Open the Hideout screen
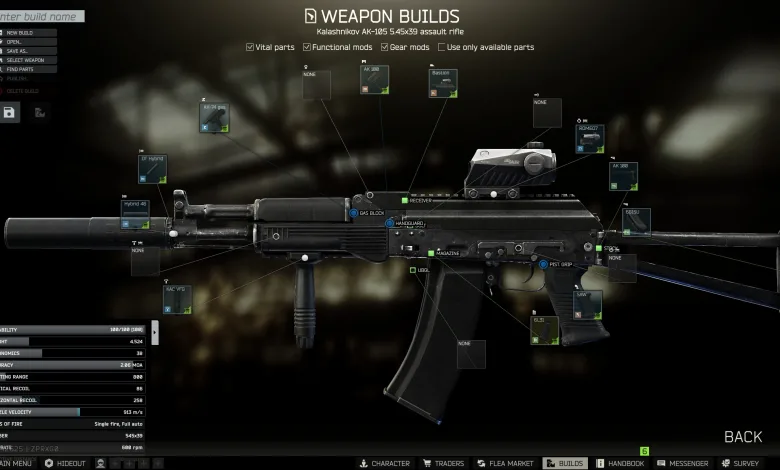 pos(65,464)
